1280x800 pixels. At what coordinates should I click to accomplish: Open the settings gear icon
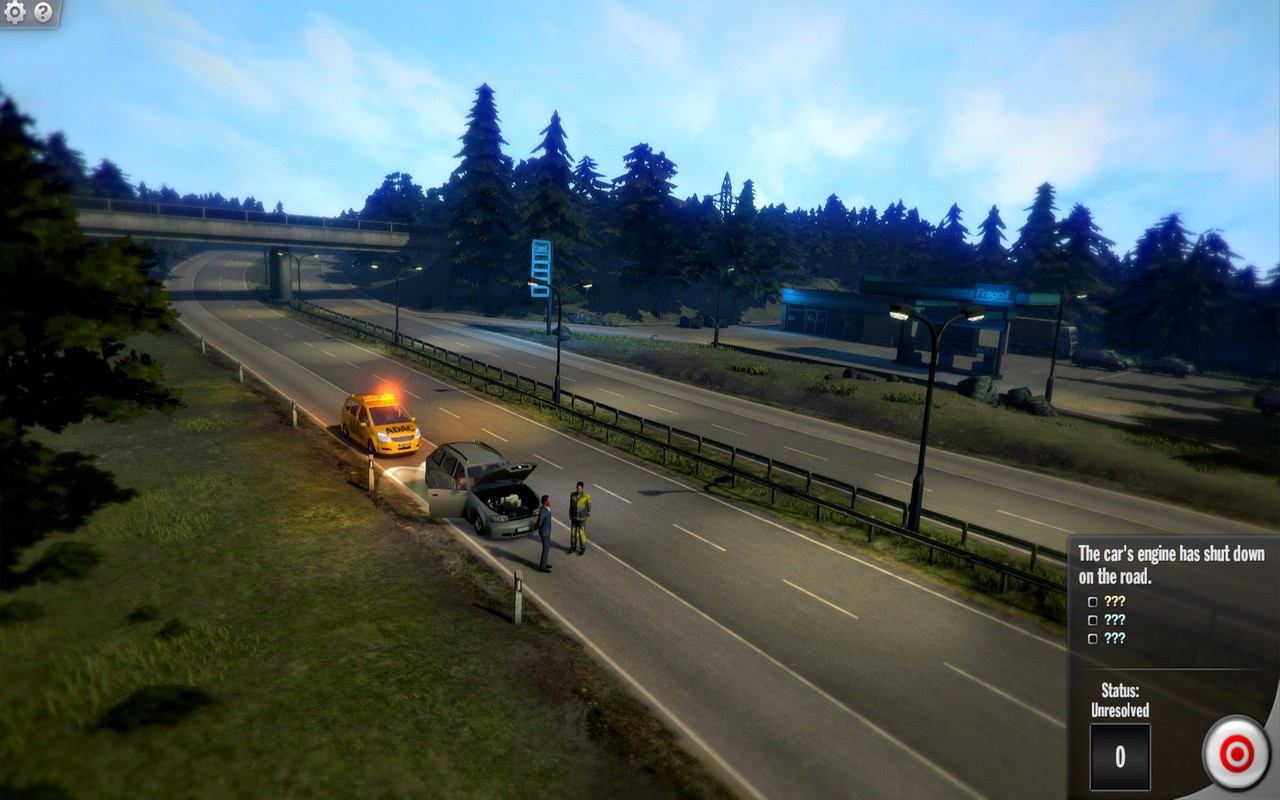click(x=14, y=14)
